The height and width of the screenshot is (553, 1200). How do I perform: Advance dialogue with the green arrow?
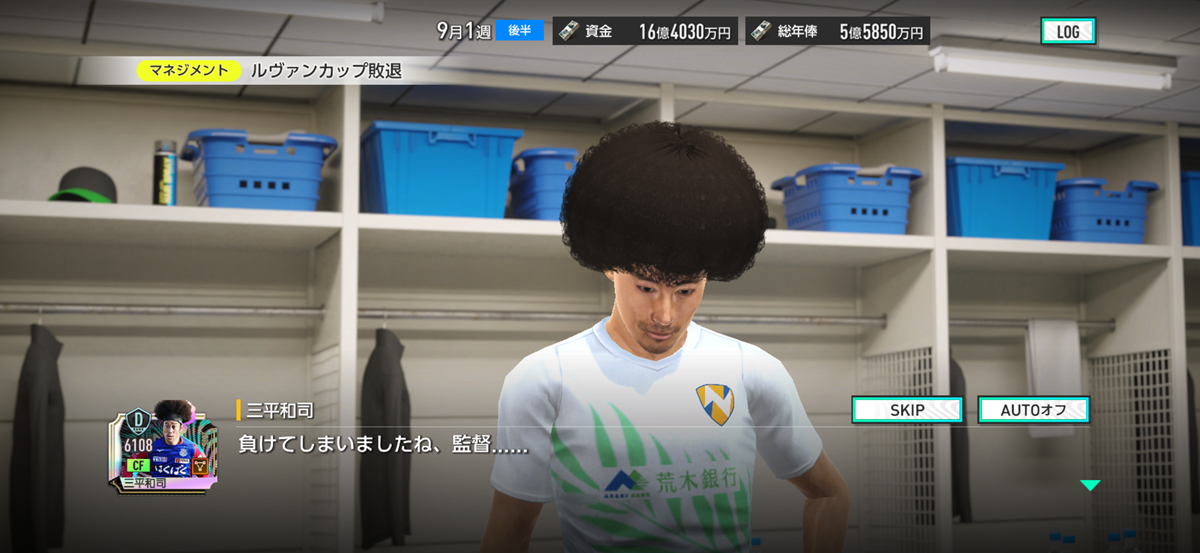pyautogui.click(x=1090, y=485)
